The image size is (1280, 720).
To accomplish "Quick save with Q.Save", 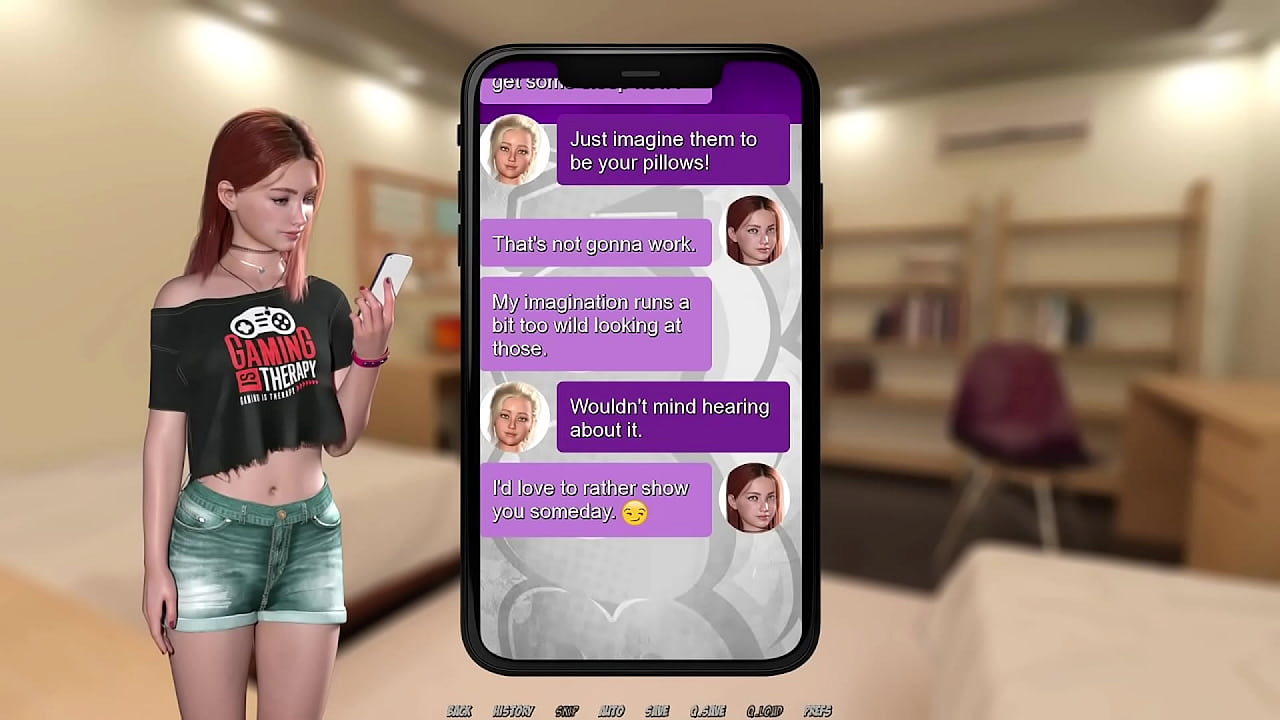I will (x=707, y=711).
